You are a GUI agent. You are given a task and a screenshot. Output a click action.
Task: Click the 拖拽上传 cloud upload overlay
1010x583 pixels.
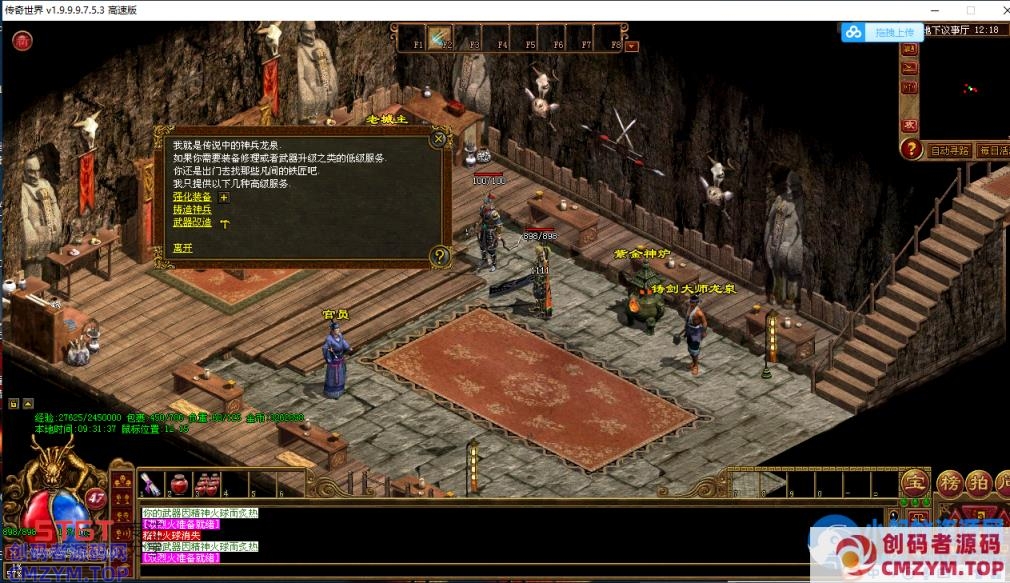pyautogui.click(x=880, y=32)
